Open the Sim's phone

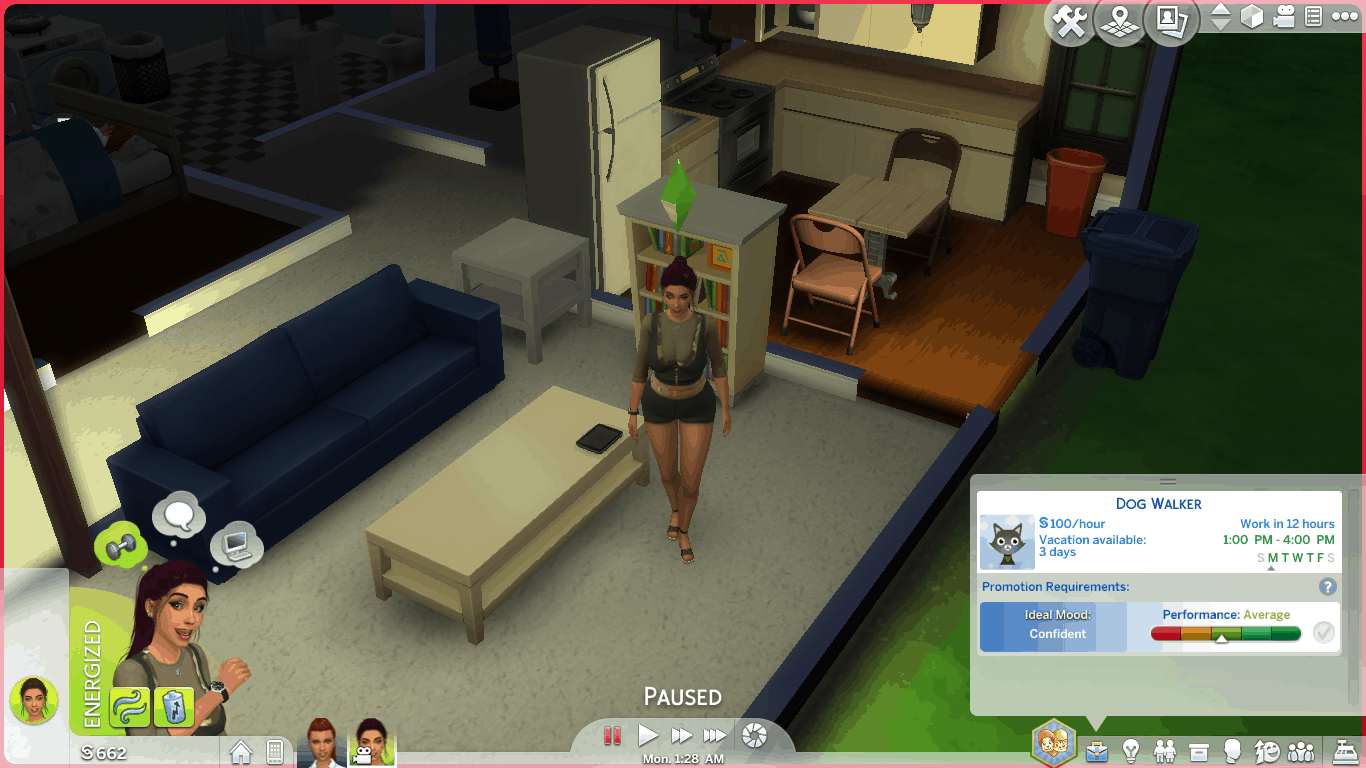tap(274, 751)
